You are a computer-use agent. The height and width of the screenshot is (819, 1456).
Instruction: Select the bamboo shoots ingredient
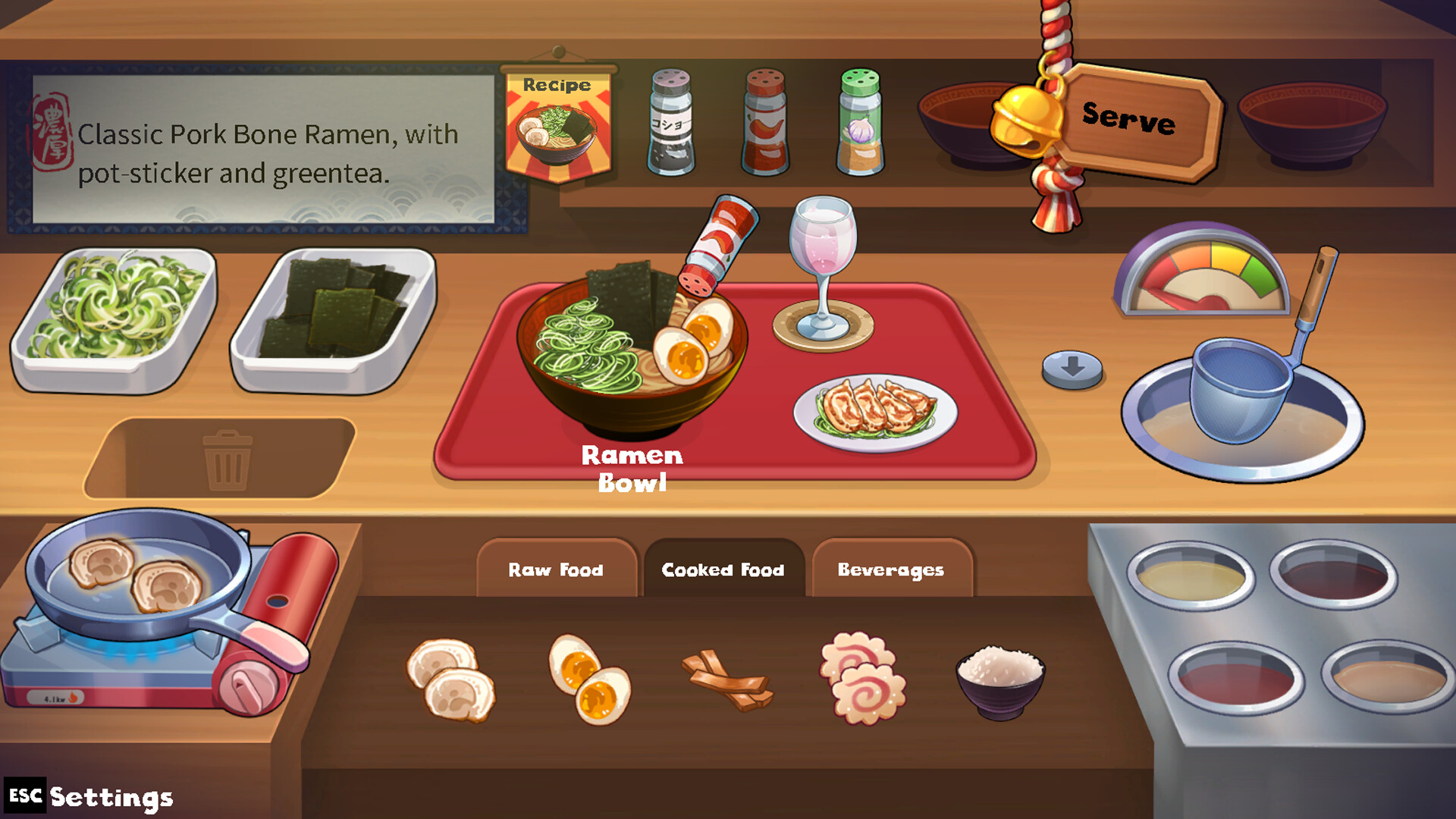[x=724, y=679]
